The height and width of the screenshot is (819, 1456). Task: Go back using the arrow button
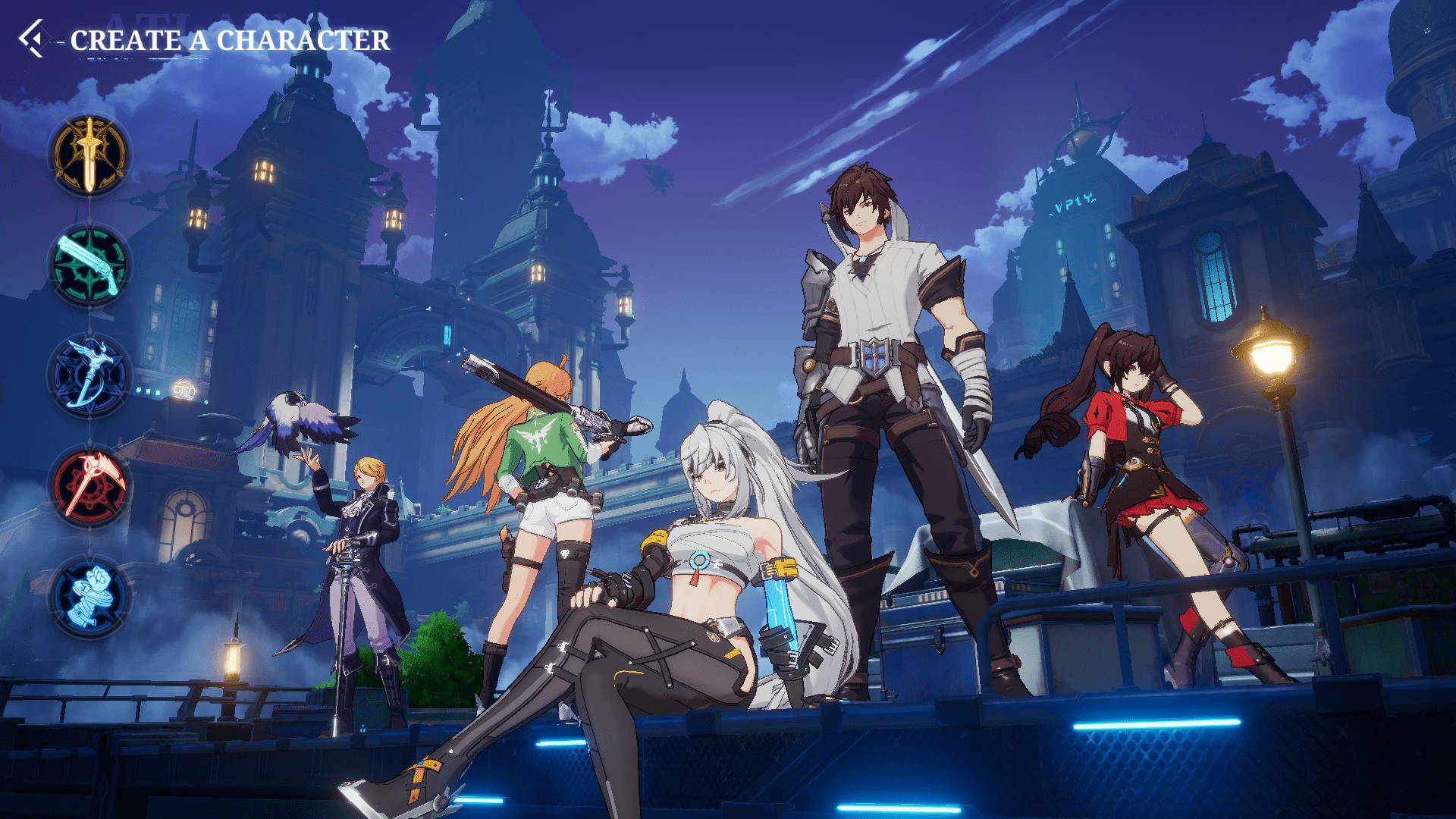[32, 39]
